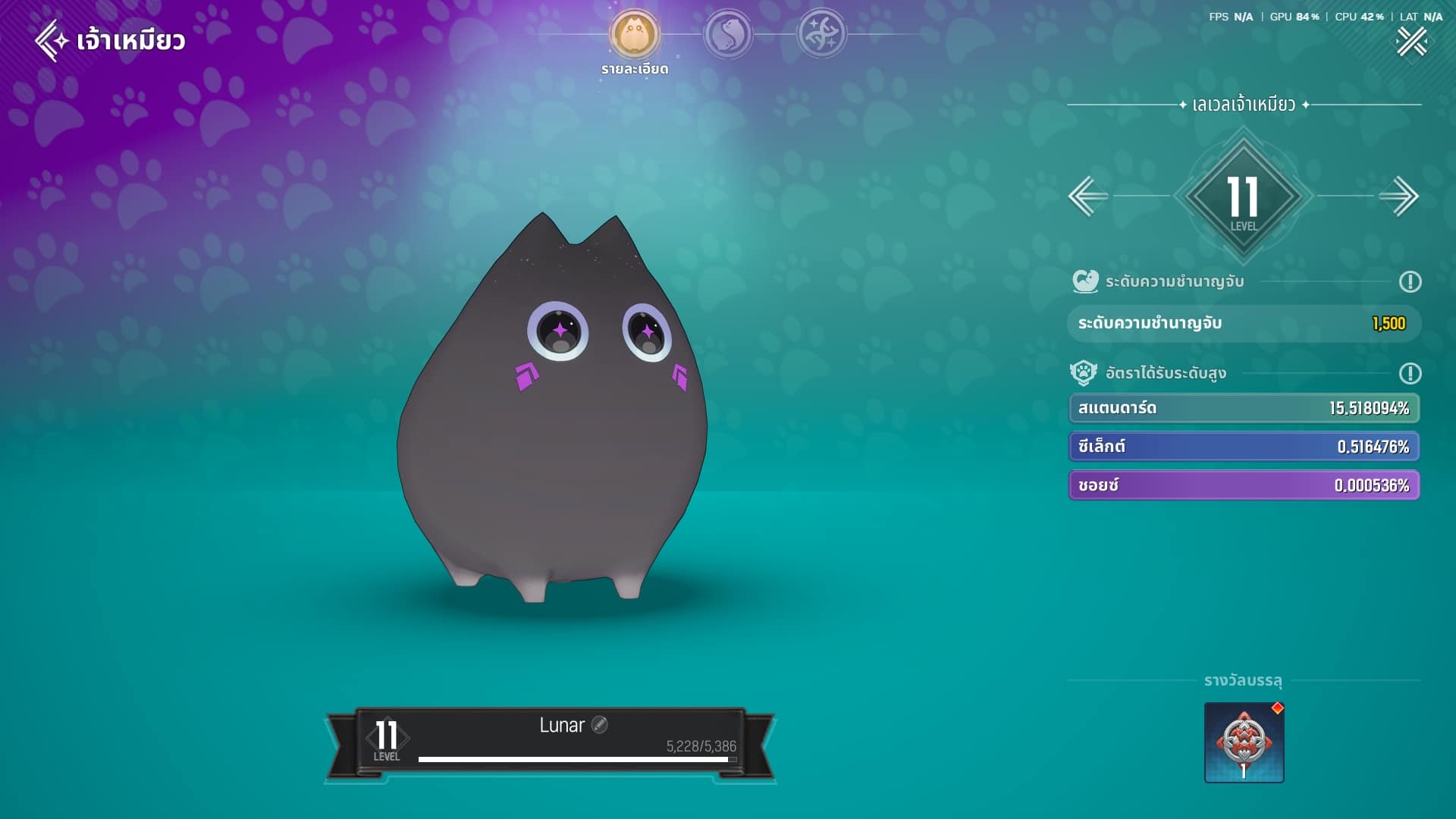This screenshot has width=1456, height=819.
Task: Switch to the yin-yang fish tab
Action: tap(728, 34)
